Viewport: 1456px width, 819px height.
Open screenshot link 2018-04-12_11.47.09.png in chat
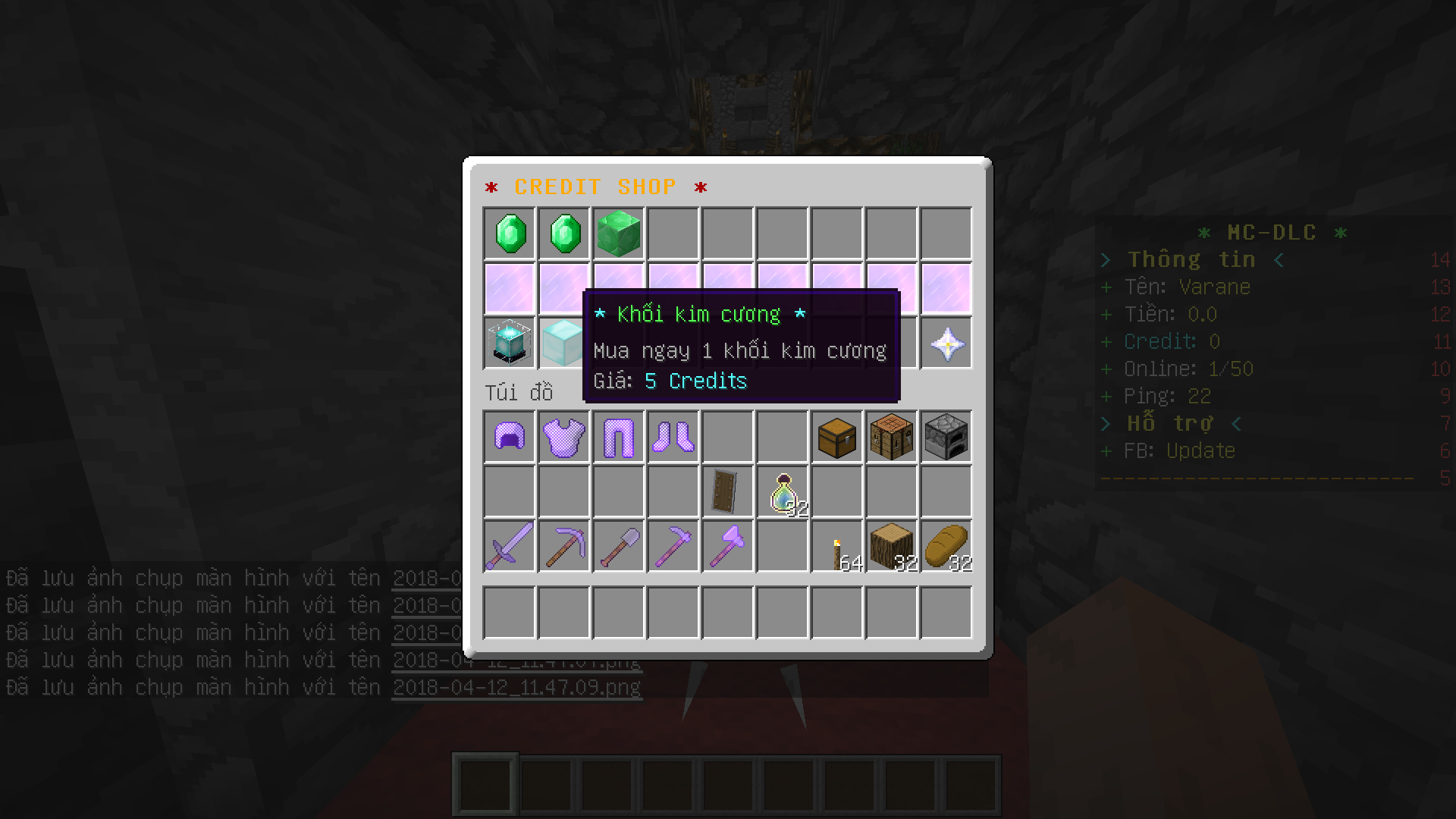pos(517,688)
